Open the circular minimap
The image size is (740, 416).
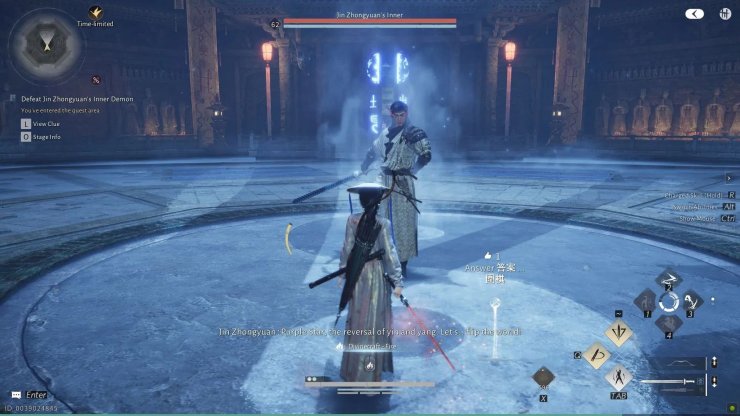coord(45,45)
